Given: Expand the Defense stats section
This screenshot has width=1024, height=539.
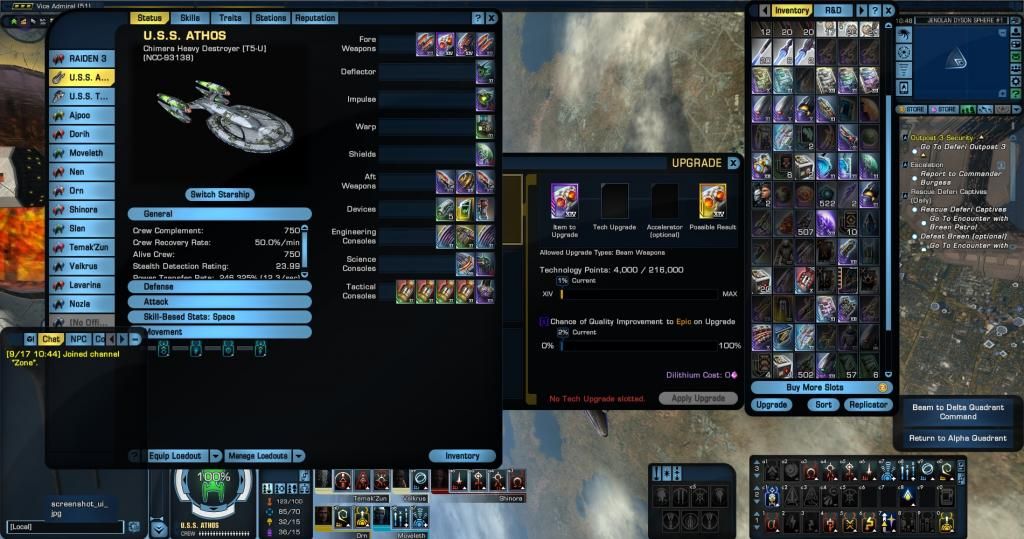Looking at the screenshot, I should pyautogui.click(x=219, y=287).
